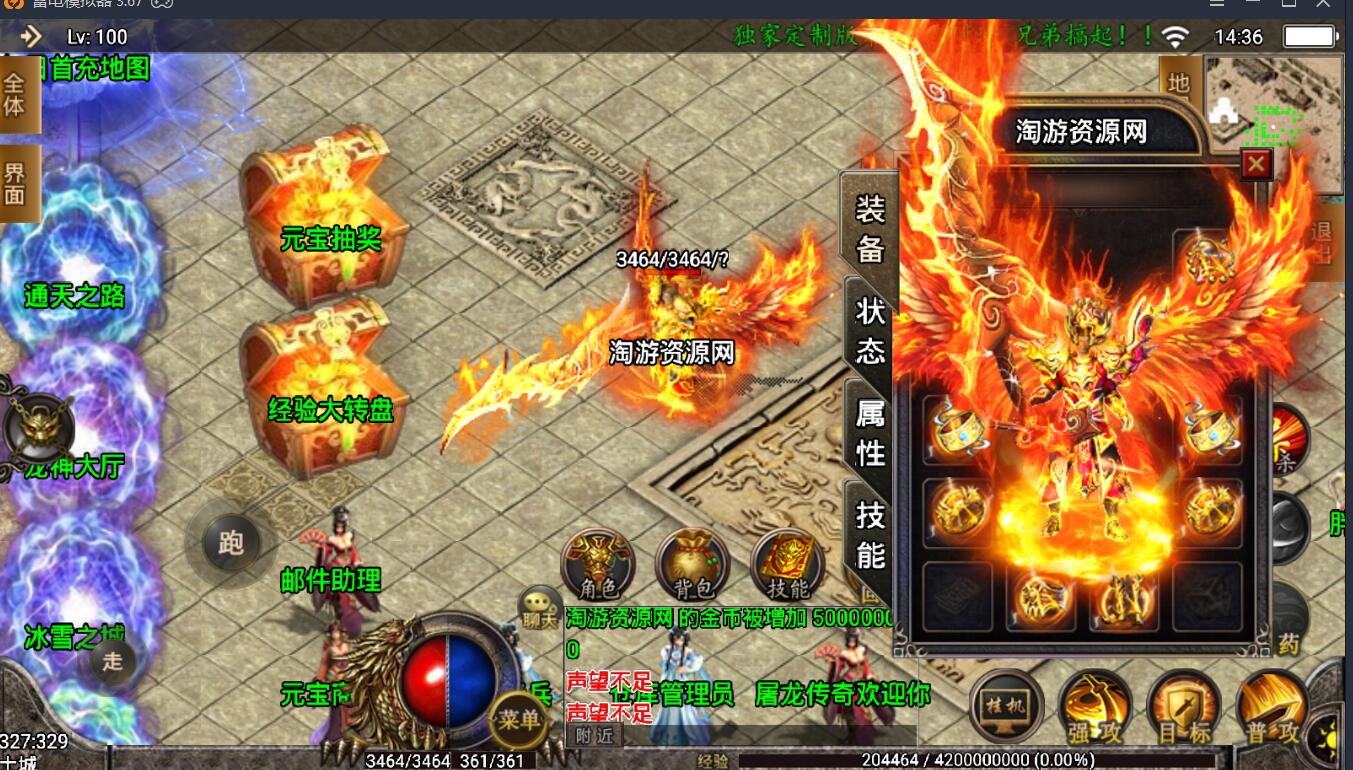Close the character equipment panel
1353x770 pixels.
1256,164
